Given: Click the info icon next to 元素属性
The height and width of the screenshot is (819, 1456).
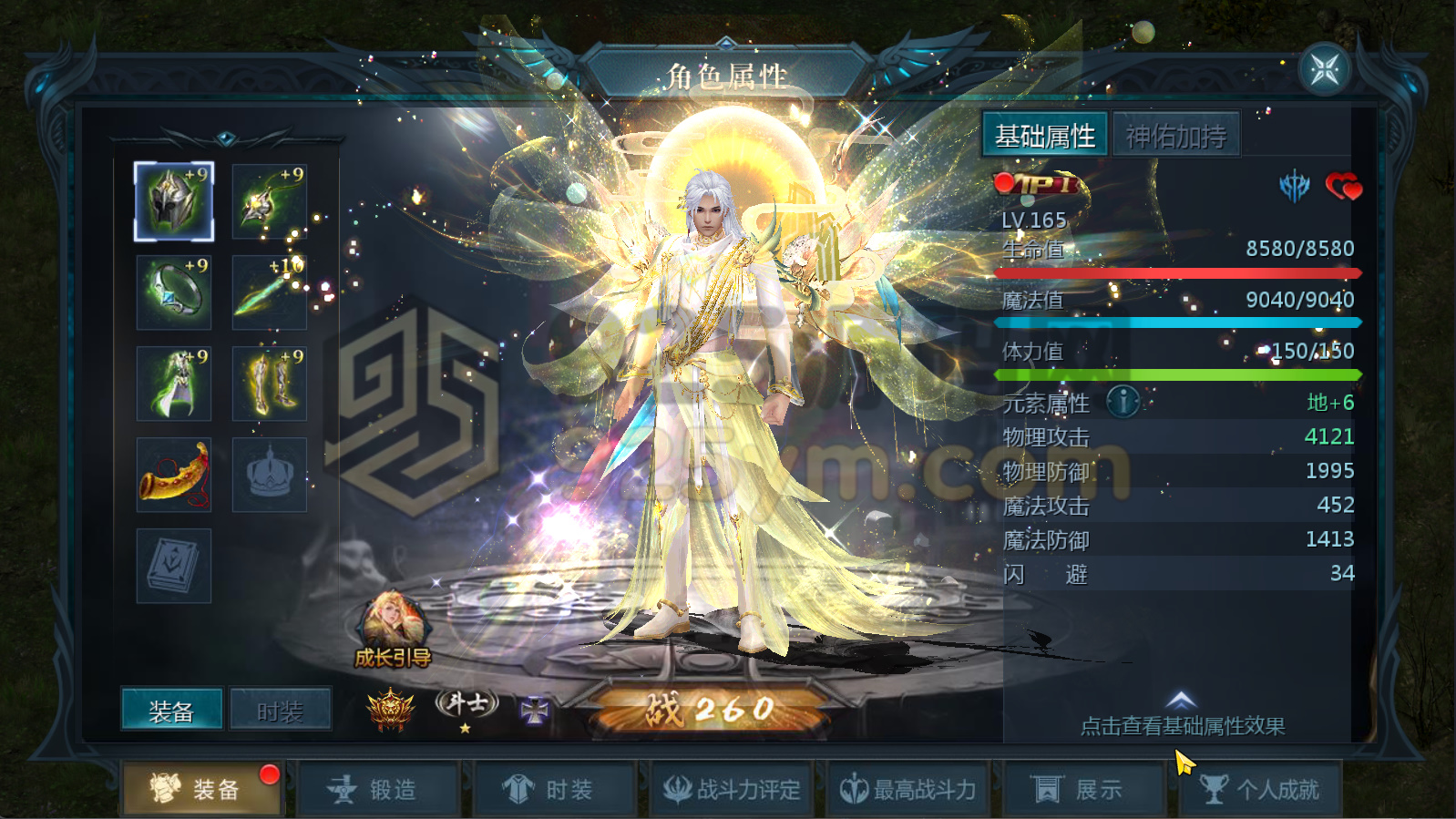Looking at the screenshot, I should [x=1121, y=401].
